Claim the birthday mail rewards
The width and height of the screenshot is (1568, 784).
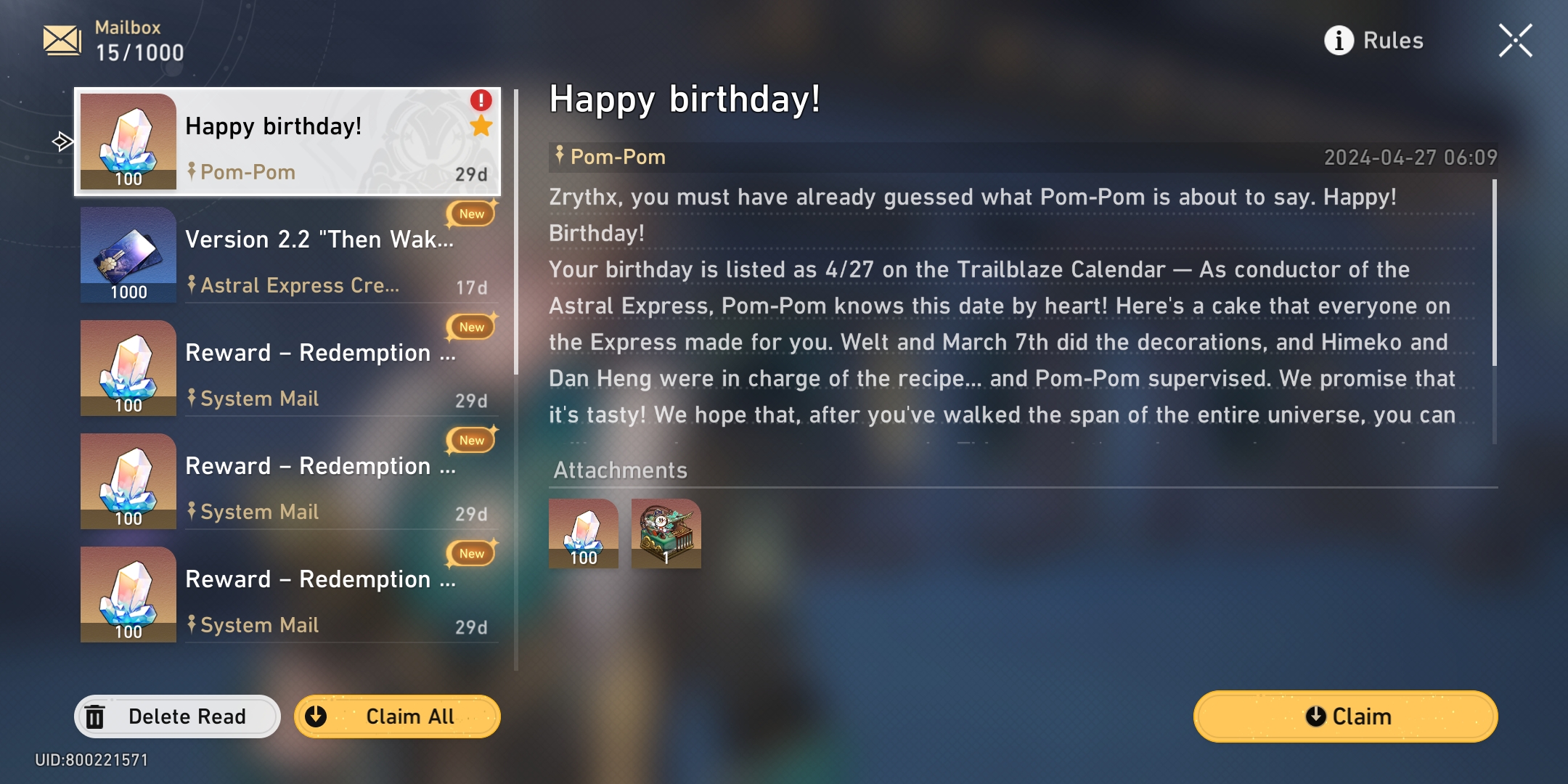tap(1344, 716)
